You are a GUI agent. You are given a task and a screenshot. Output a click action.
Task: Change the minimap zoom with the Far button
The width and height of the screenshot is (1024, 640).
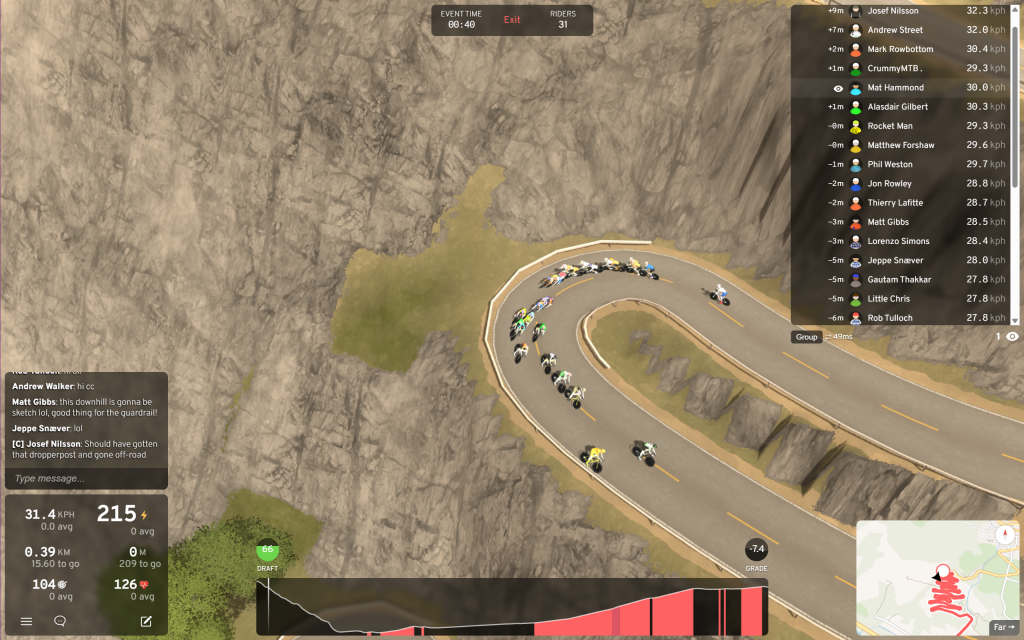tap(1004, 627)
